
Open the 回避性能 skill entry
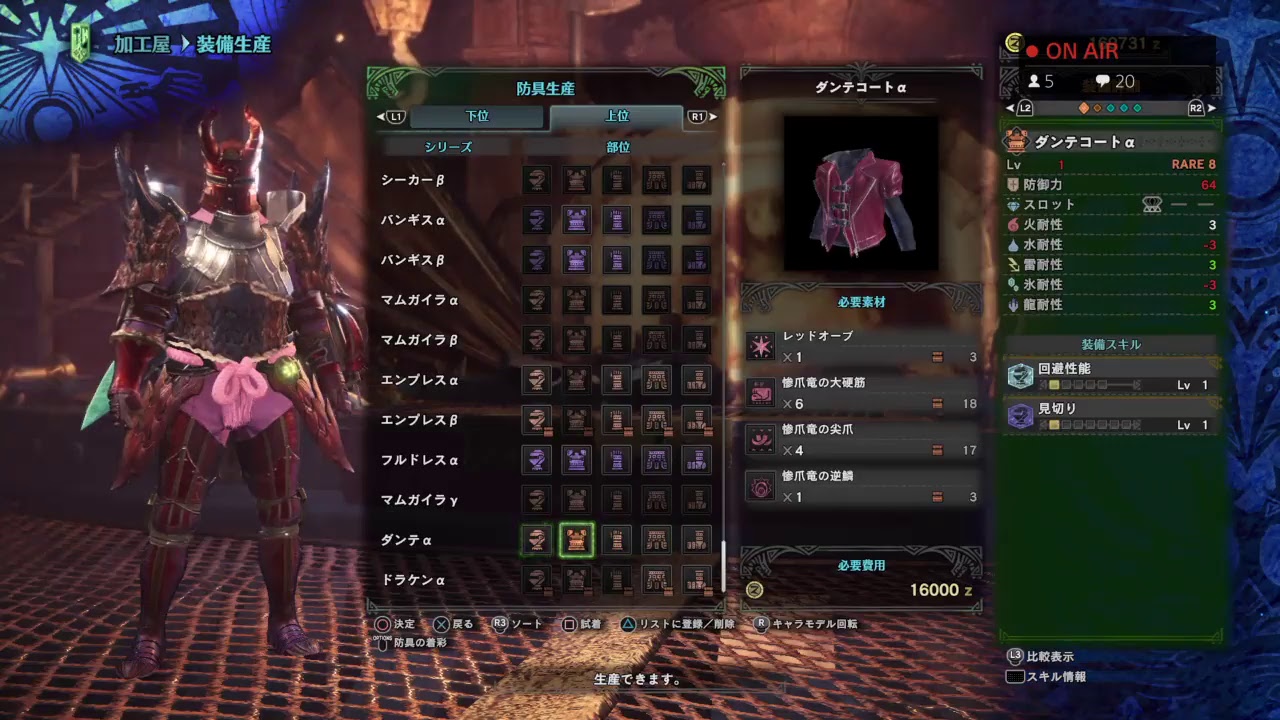pyautogui.click(x=1112, y=376)
